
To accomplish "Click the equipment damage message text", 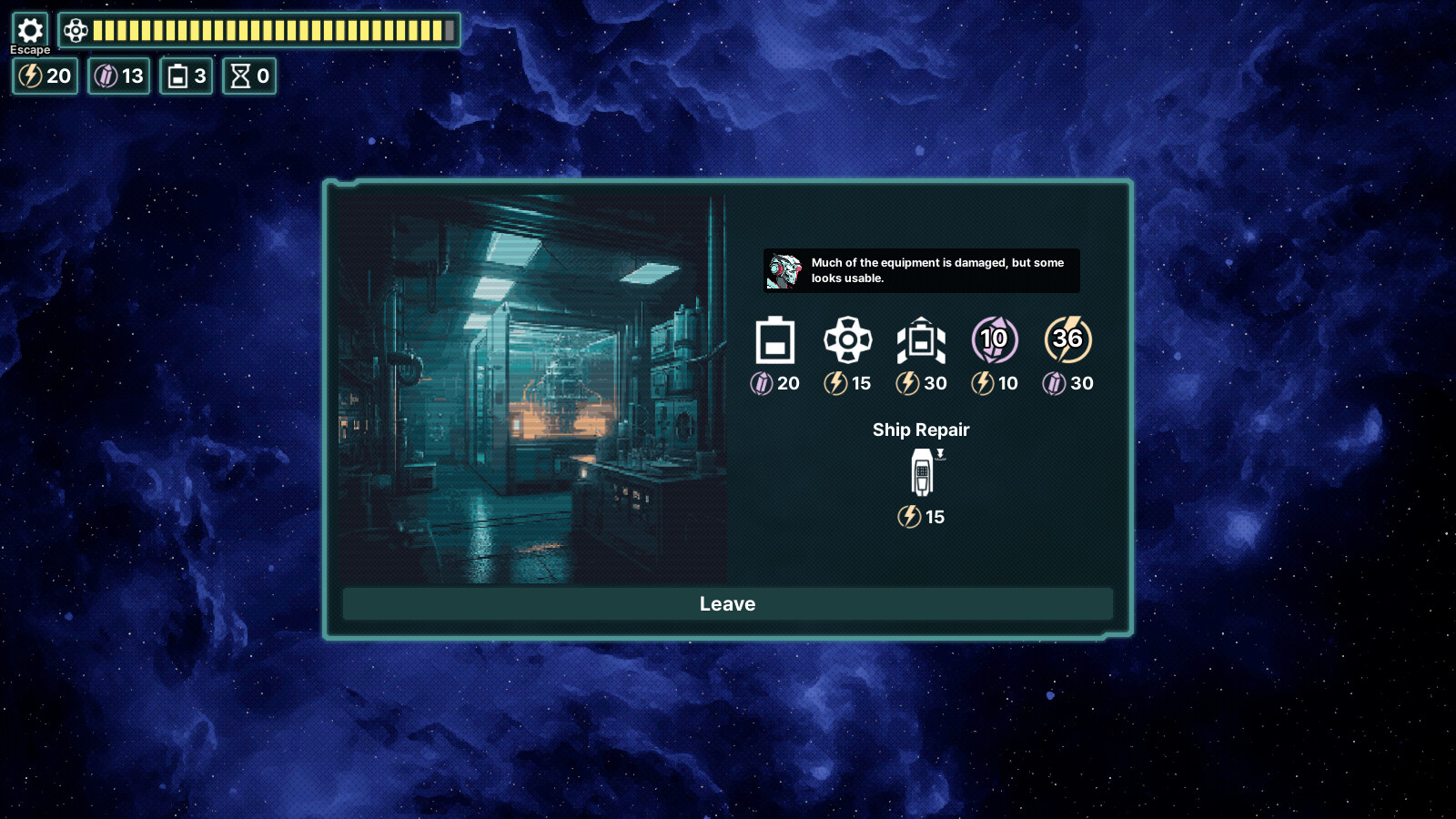I will pyautogui.click(x=937, y=270).
